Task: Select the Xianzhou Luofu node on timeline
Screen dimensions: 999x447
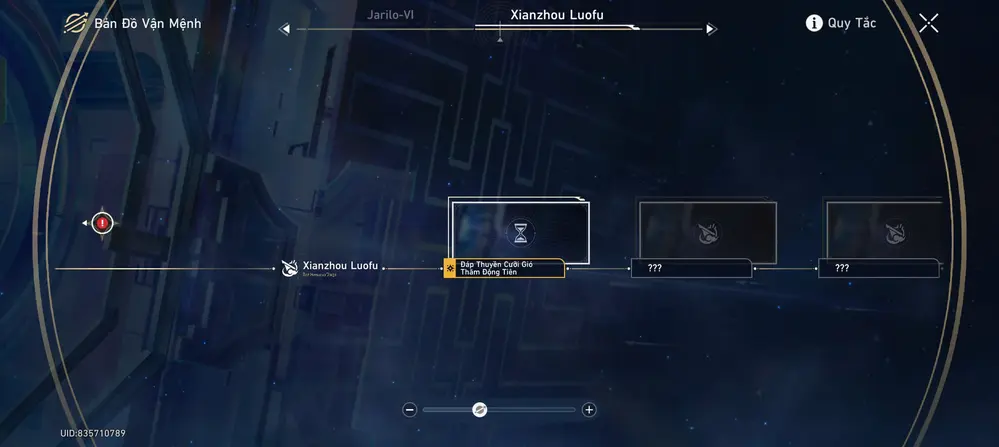Action: pos(330,267)
